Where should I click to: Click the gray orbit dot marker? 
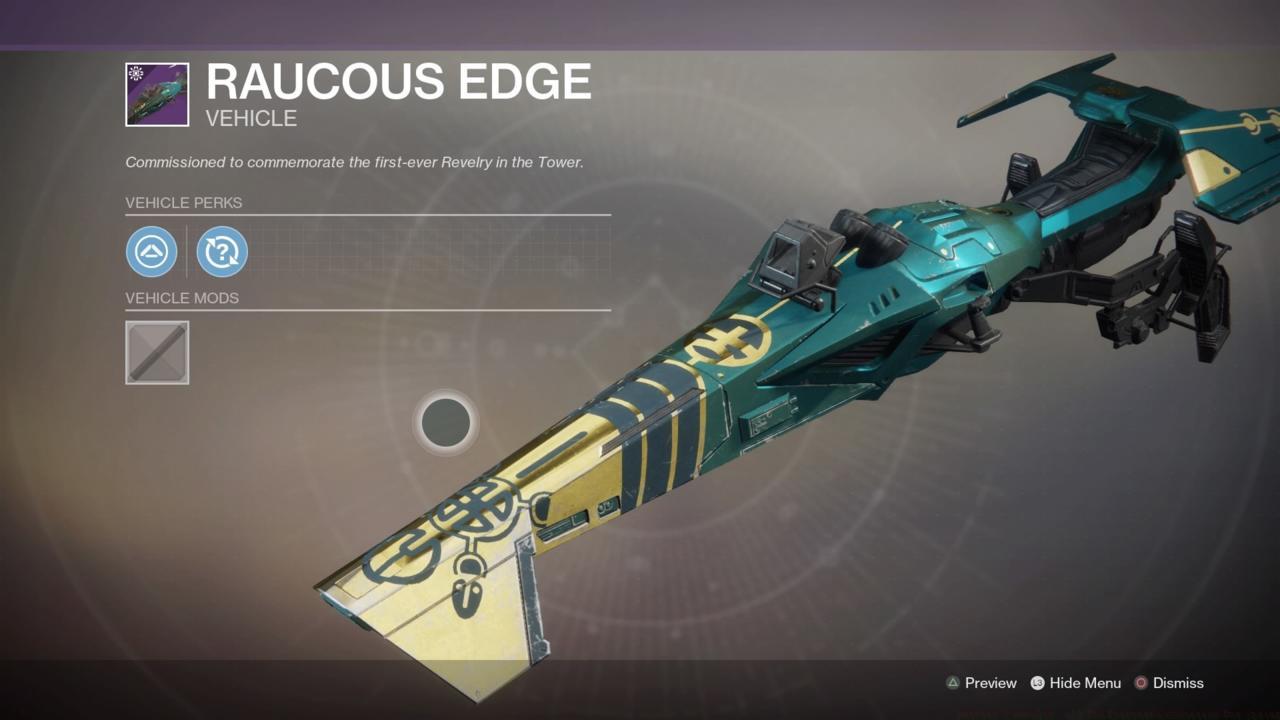pyautogui.click(x=446, y=422)
